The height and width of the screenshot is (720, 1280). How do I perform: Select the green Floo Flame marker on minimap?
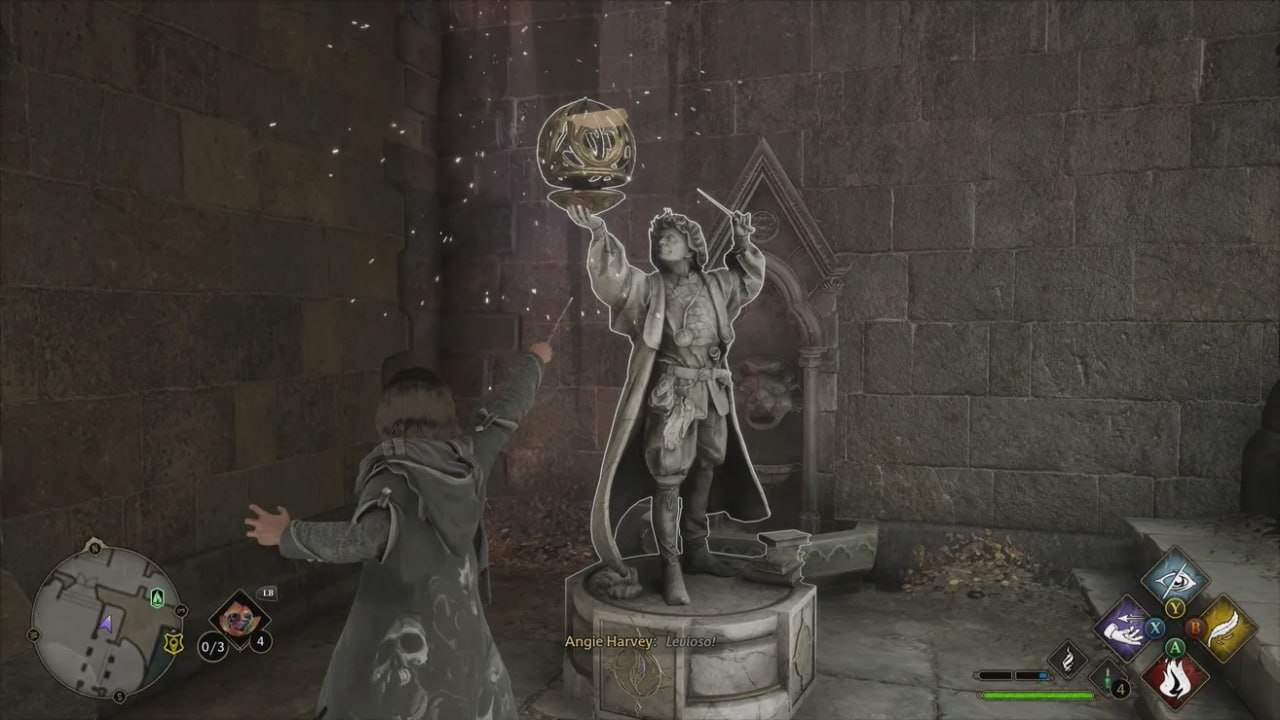(x=156, y=598)
